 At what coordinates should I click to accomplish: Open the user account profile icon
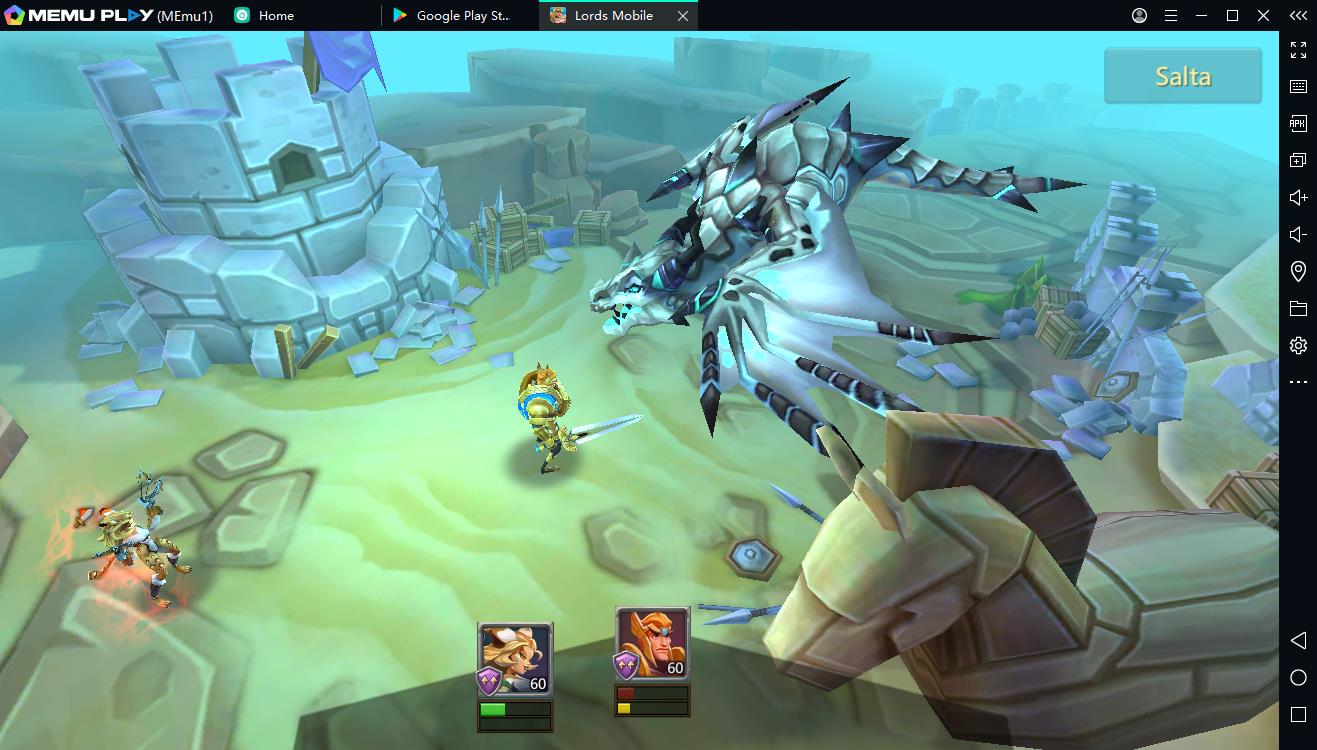[1138, 15]
